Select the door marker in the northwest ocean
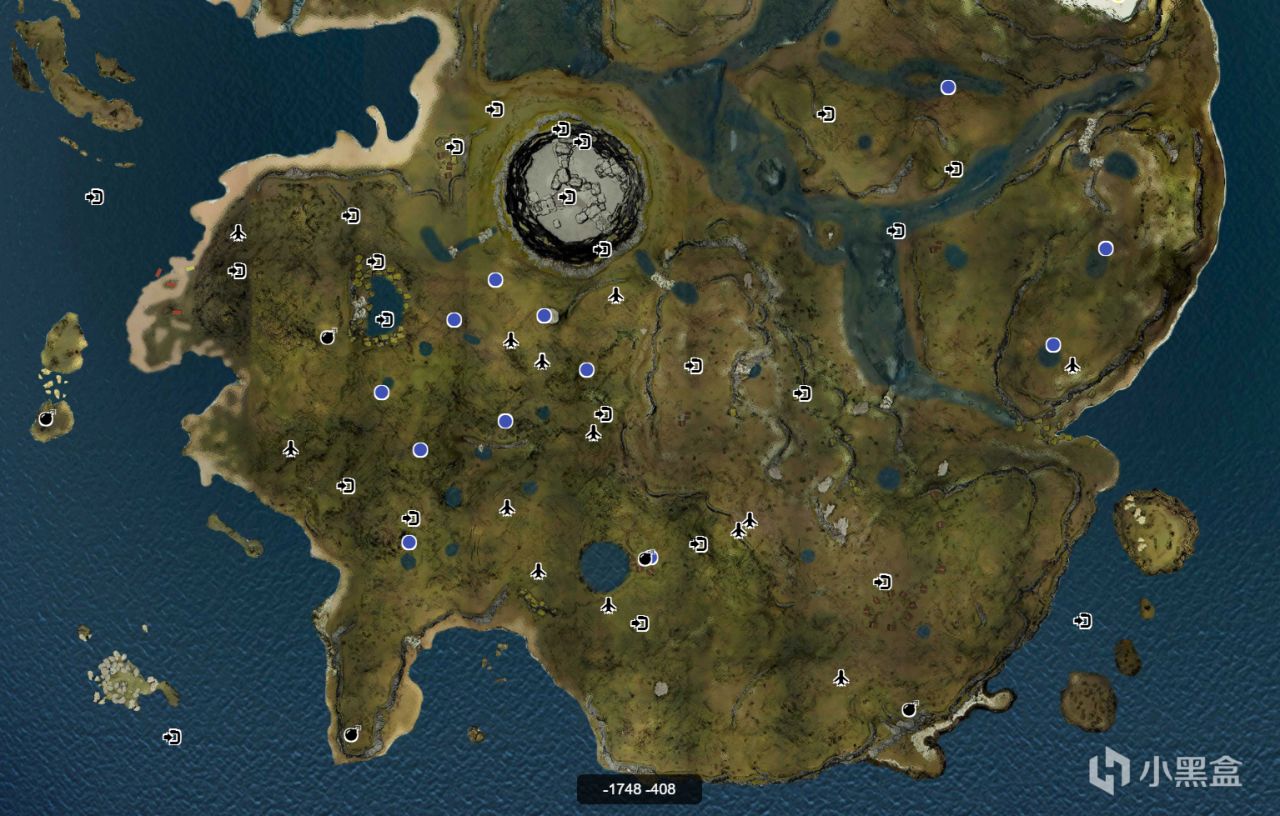 [x=95, y=197]
